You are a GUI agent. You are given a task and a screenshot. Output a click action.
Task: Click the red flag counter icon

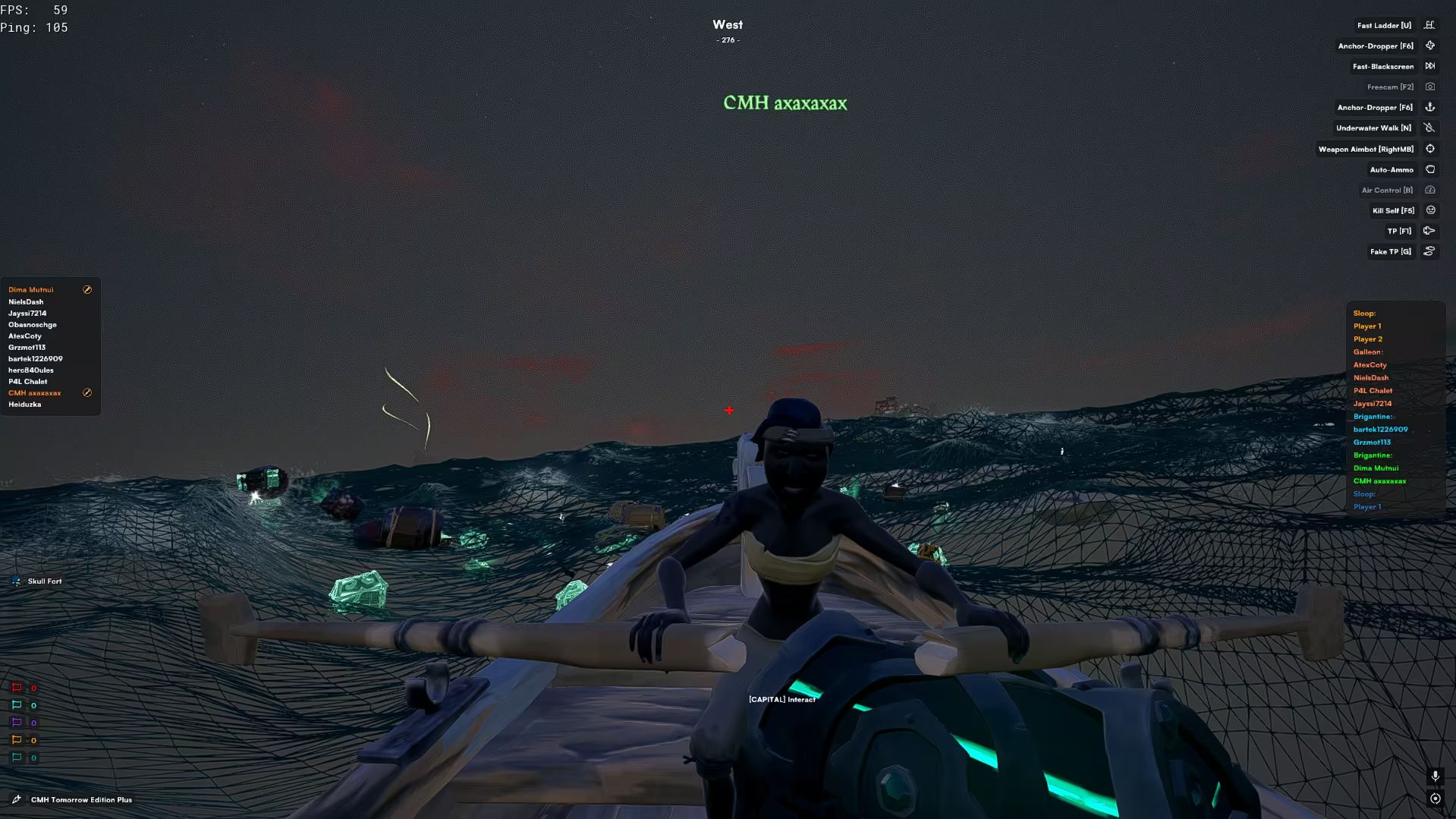[x=17, y=688]
